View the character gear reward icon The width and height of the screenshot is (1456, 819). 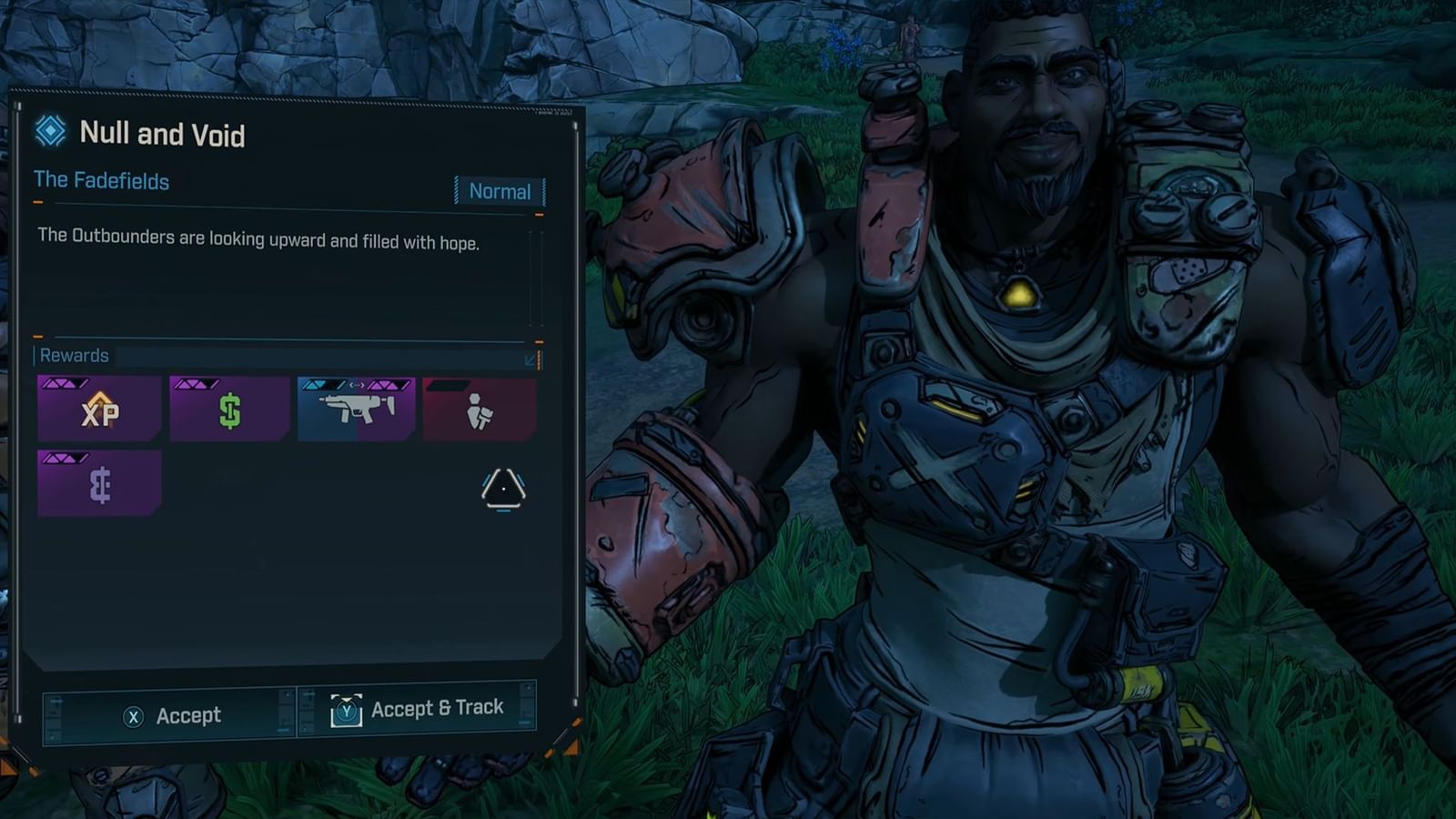(x=480, y=411)
